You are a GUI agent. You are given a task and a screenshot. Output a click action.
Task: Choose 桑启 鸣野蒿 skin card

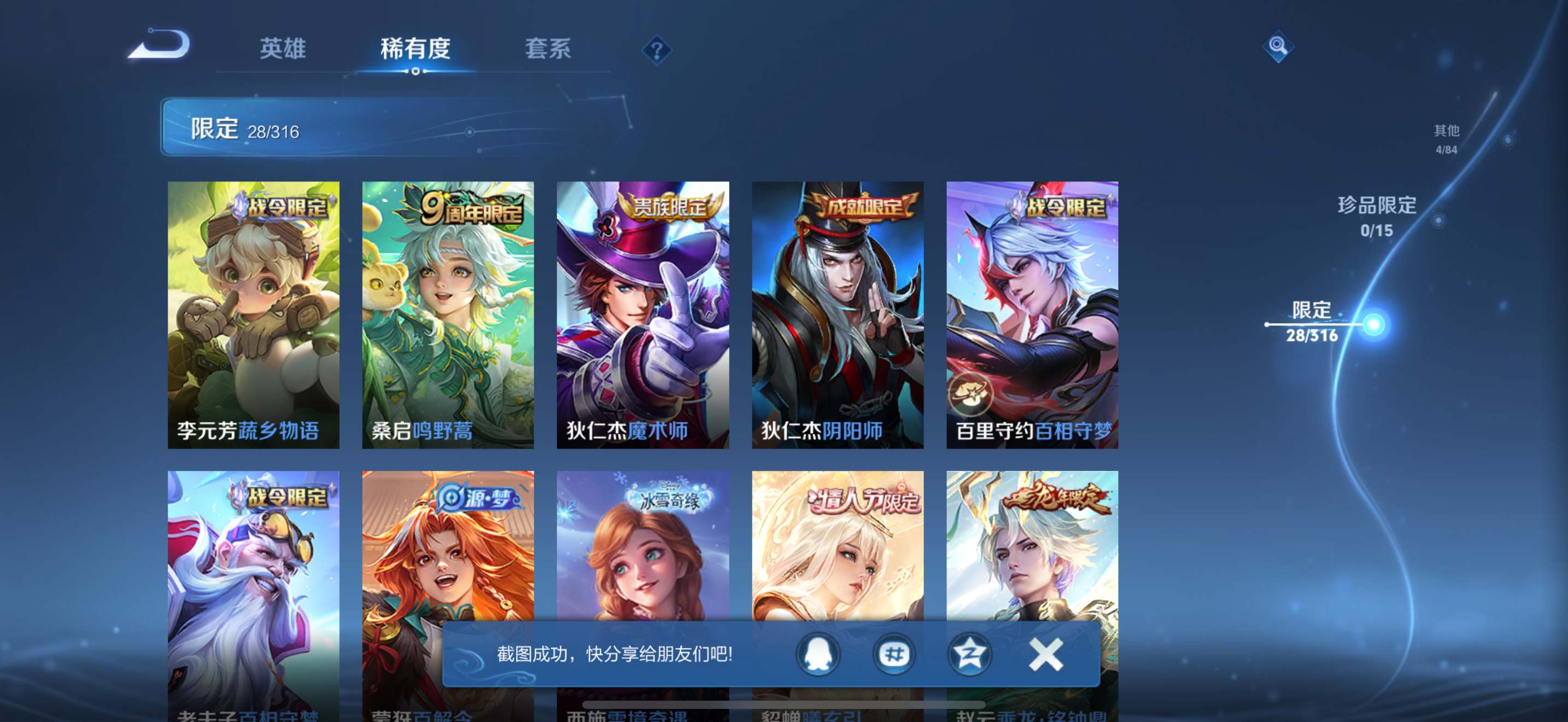448,314
